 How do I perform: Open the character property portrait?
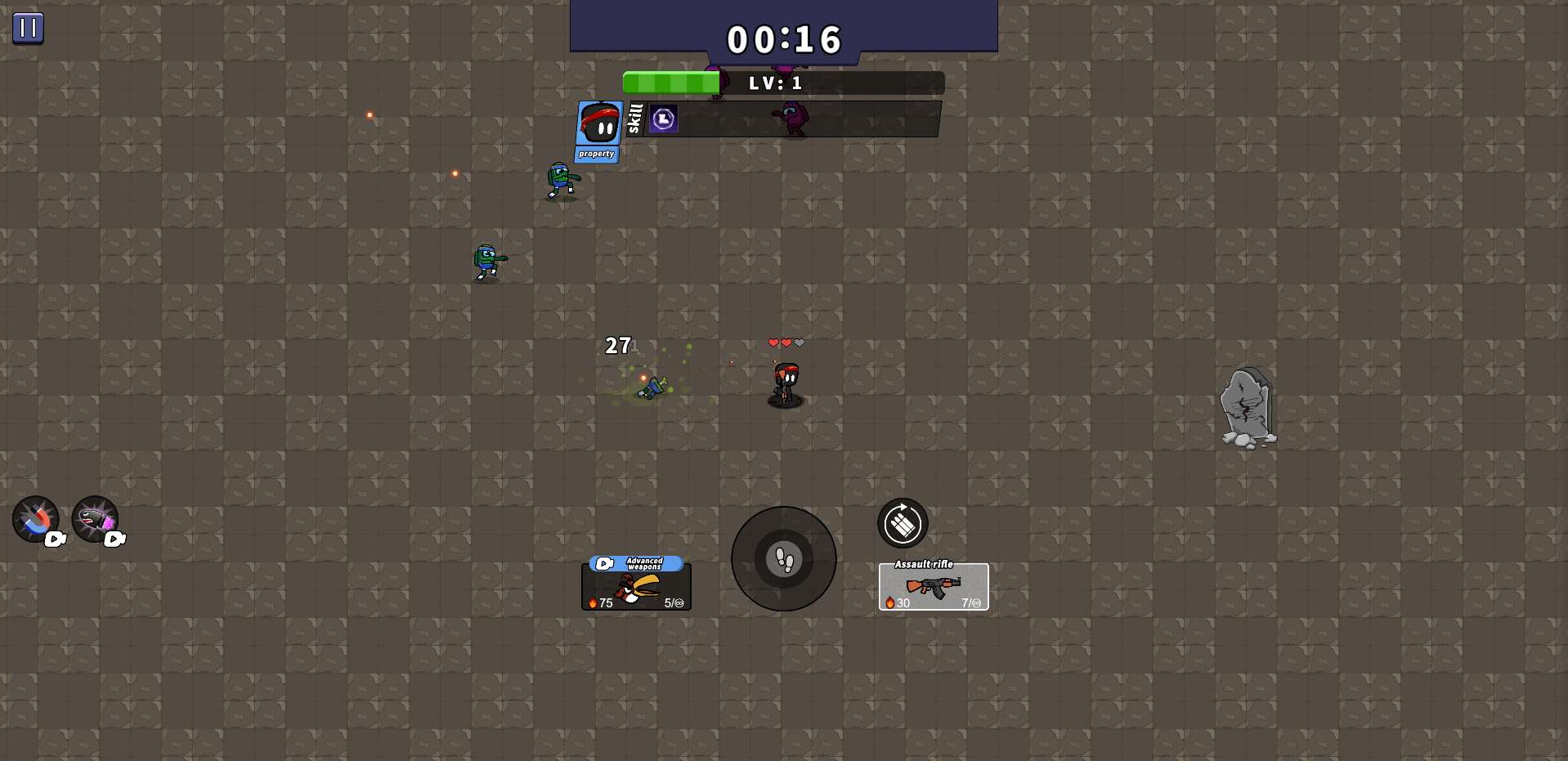click(x=599, y=129)
